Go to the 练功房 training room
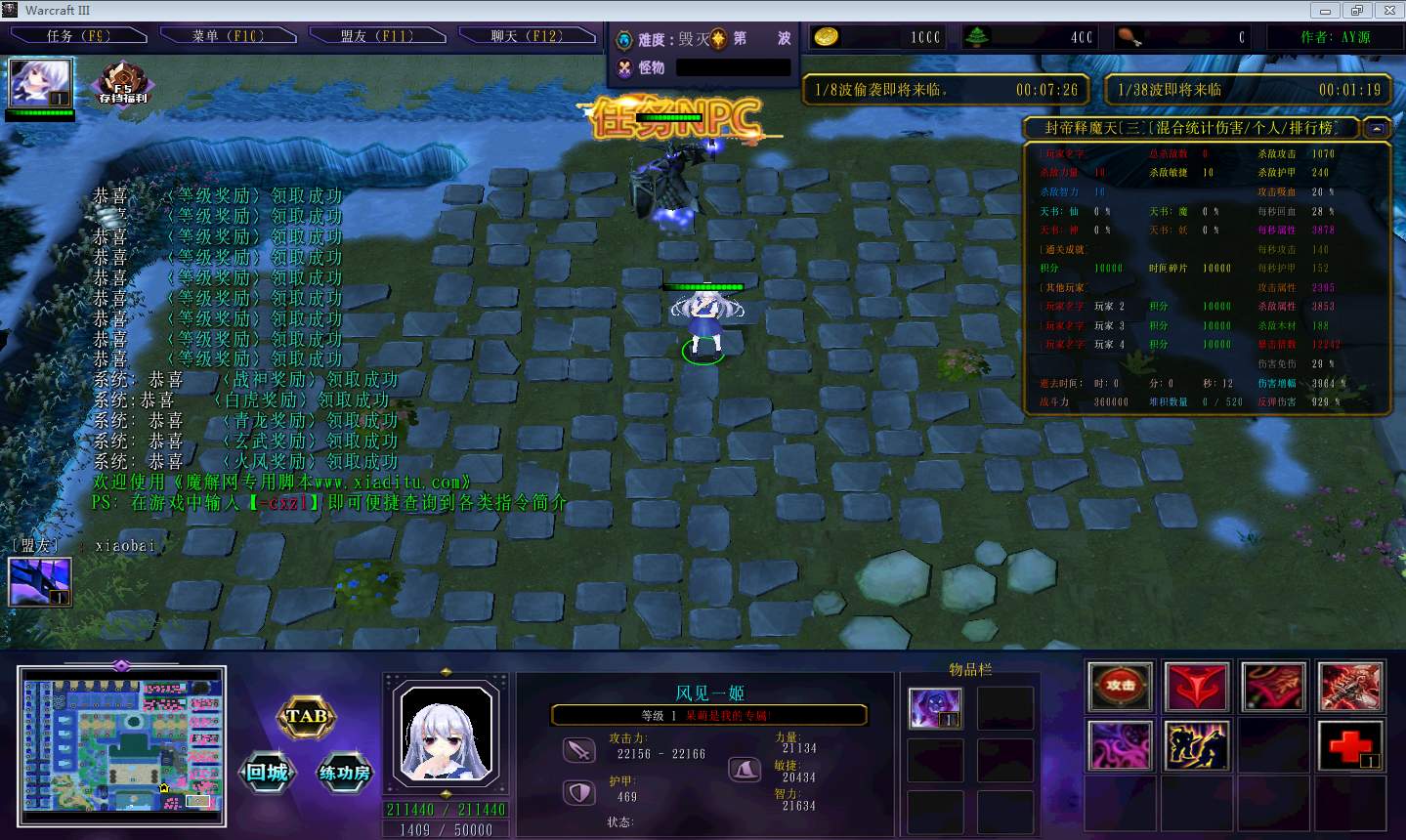The height and width of the screenshot is (840, 1406). coord(345,774)
